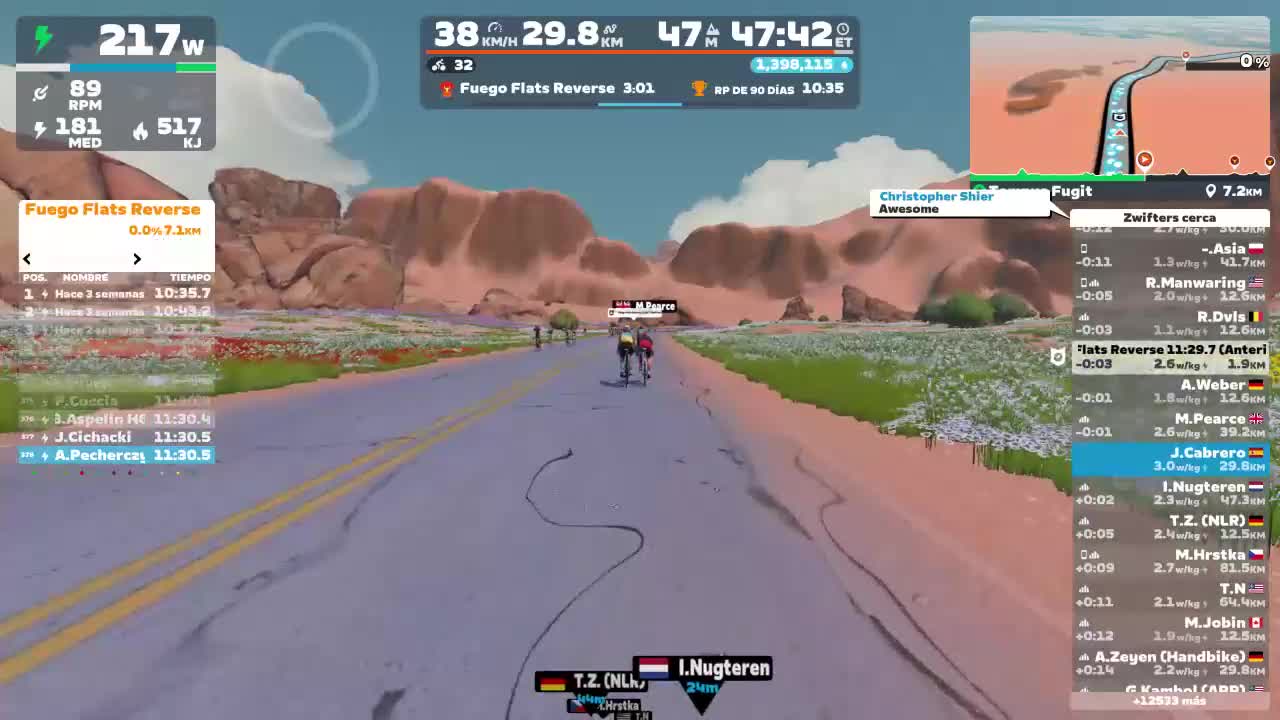
Task: Expand the next leaderboard page with right chevron
Action: click(x=137, y=258)
